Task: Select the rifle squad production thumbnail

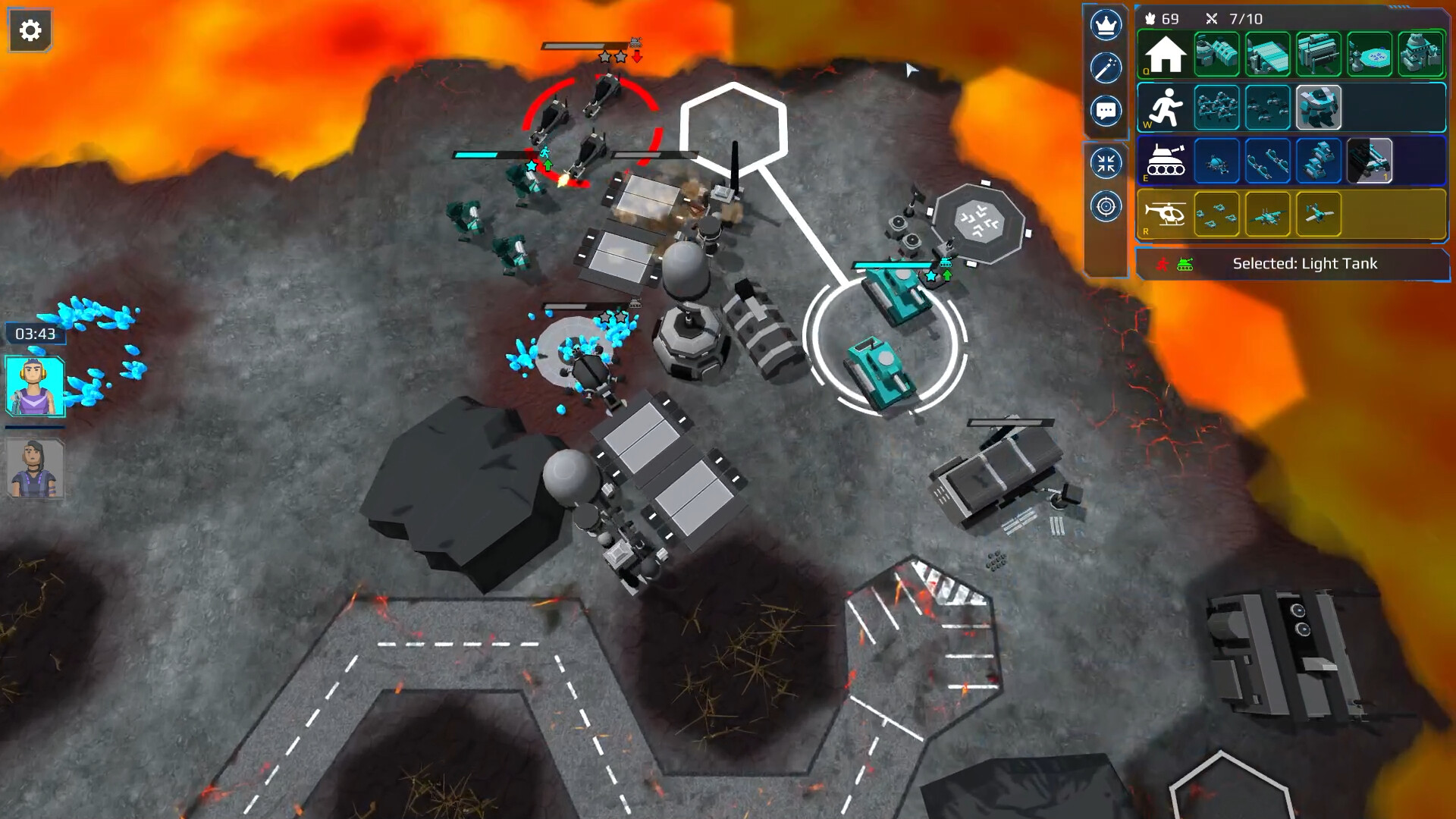Action: pyautogui.click(x=1216, y=107)
